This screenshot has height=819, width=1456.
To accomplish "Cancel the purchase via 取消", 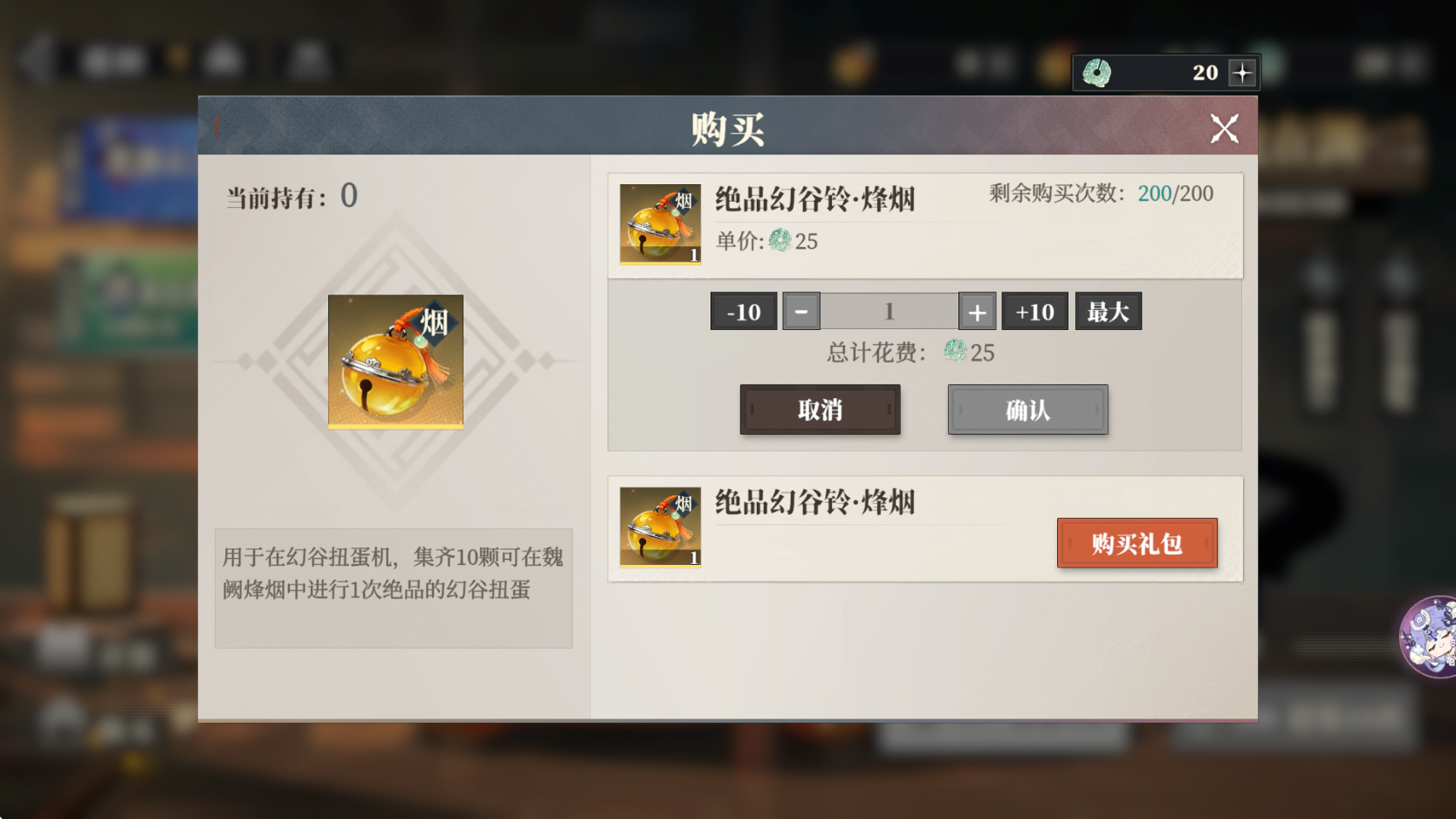I will tap(820, 409).
